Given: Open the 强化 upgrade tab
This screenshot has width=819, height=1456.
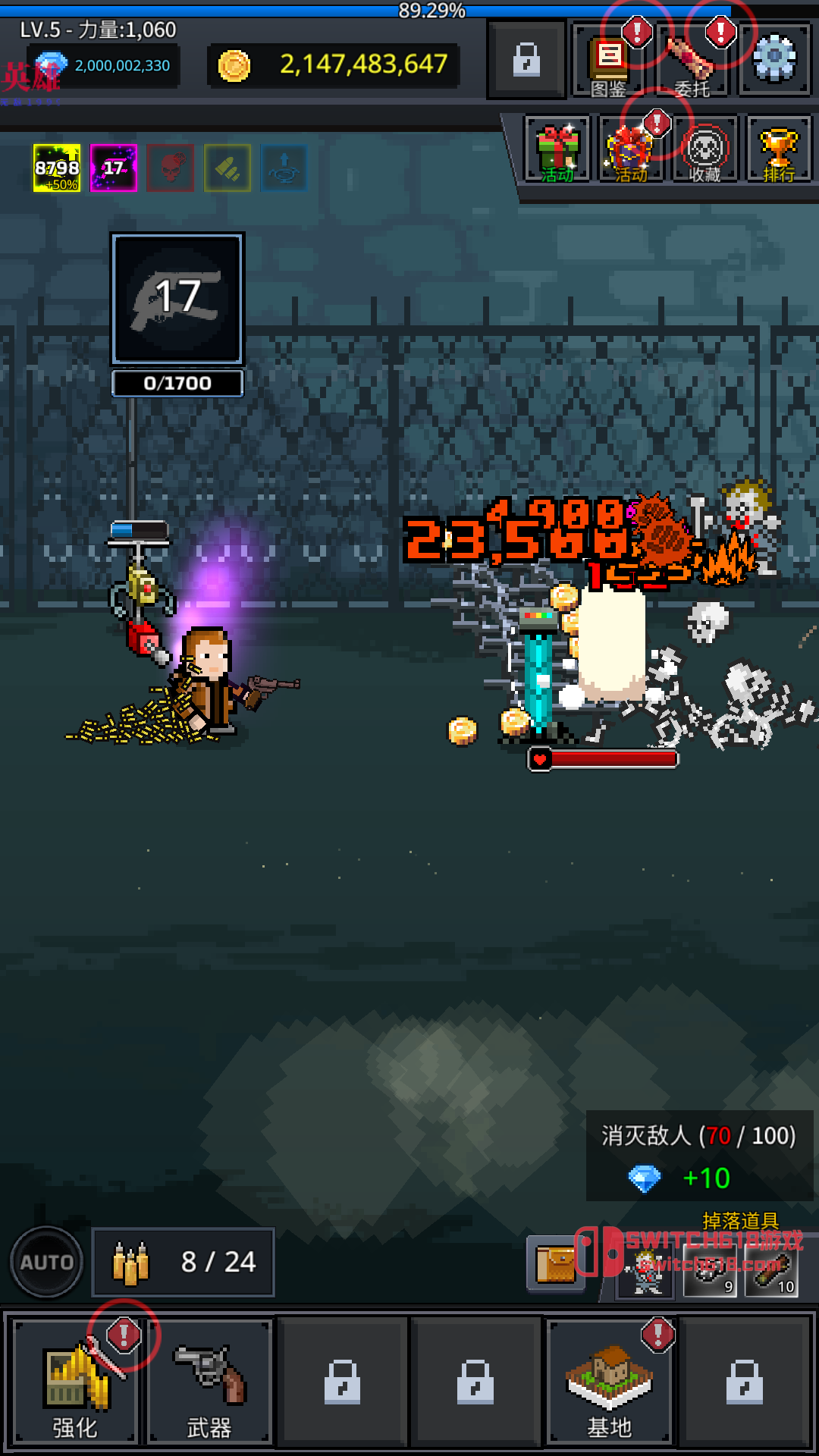Looking at the screenshot, I should (75, 1380).
